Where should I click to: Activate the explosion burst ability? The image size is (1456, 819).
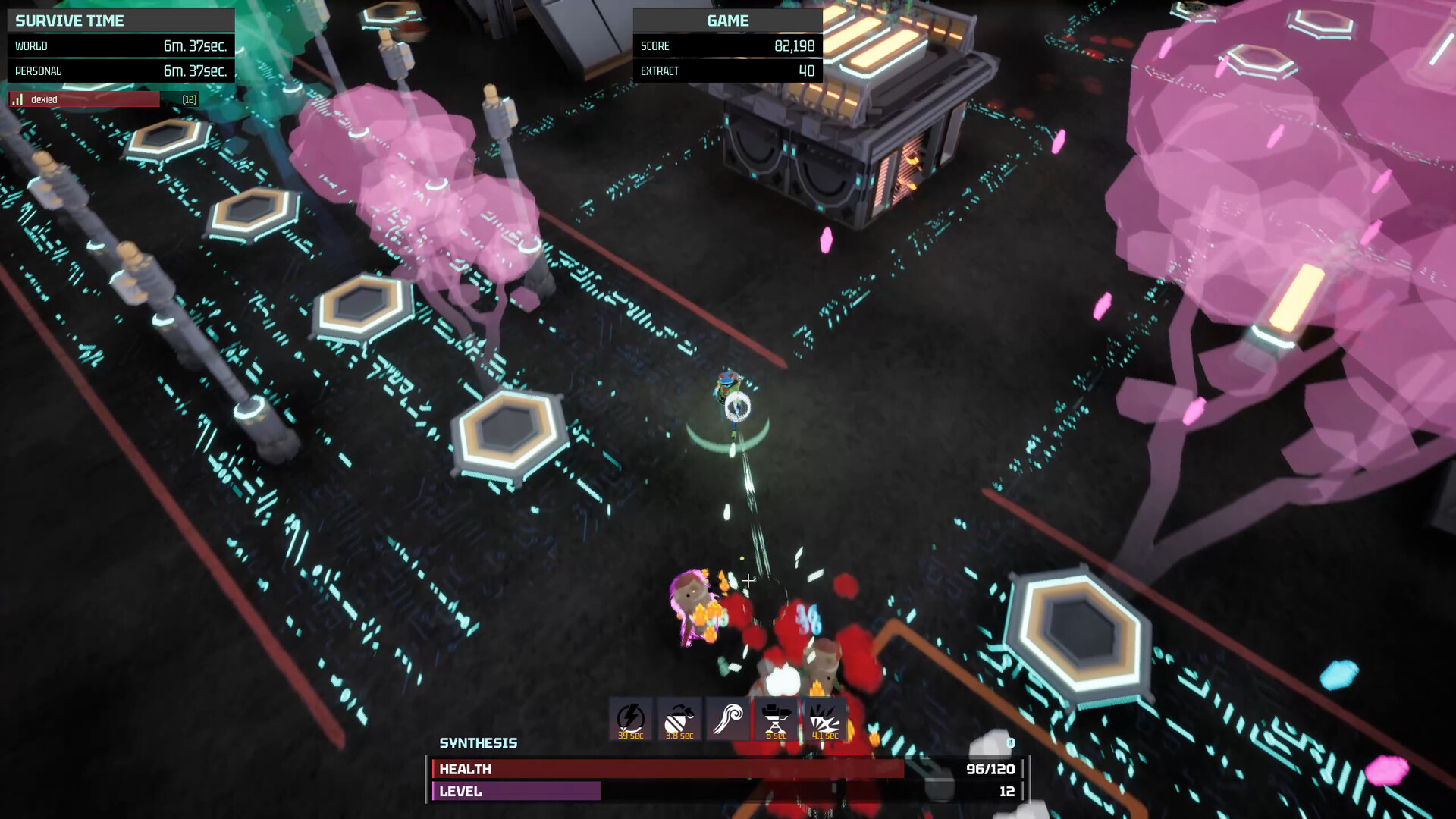(824, 719)
